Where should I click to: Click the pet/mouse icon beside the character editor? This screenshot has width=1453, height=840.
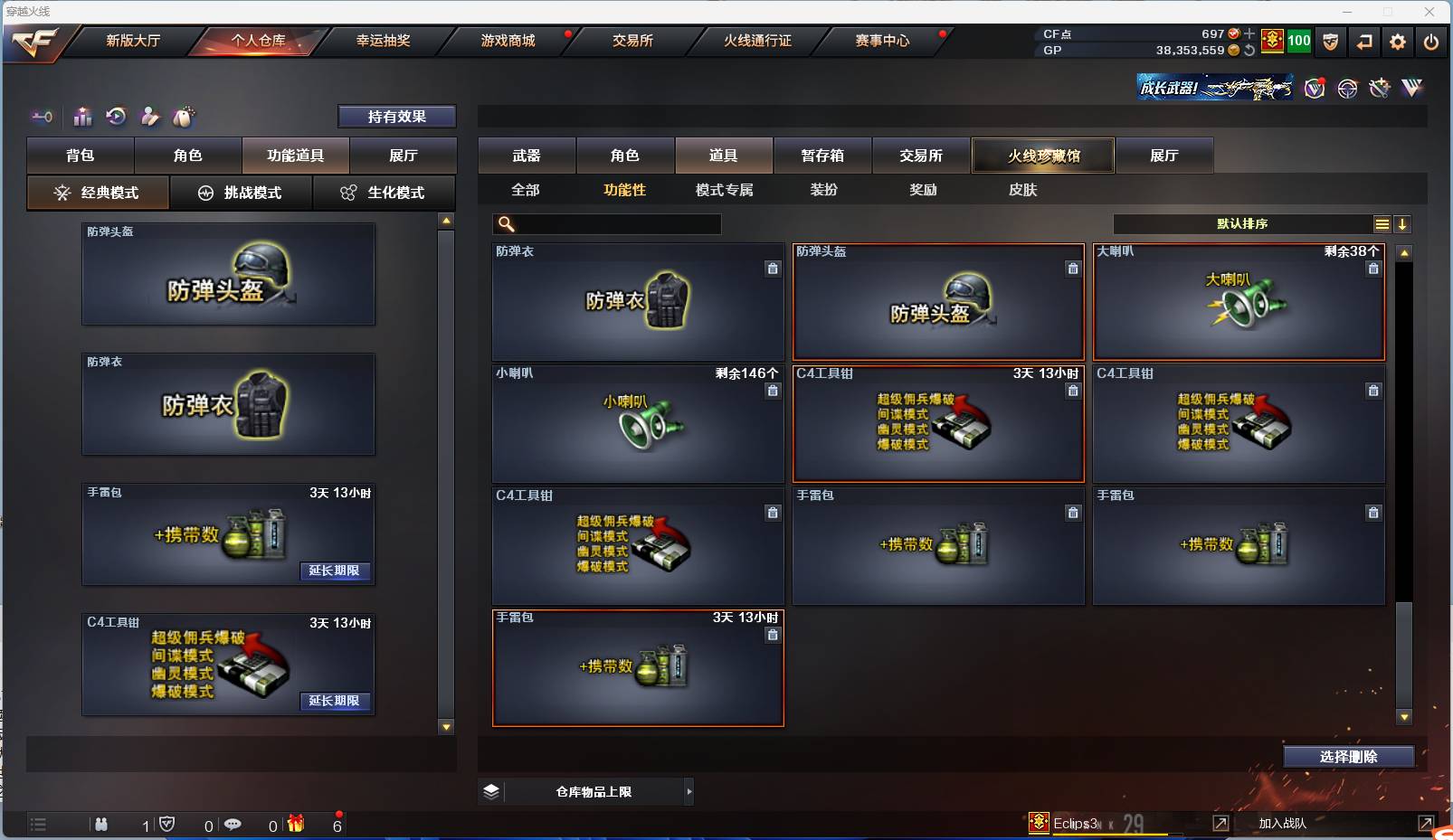tap(185, 117)
